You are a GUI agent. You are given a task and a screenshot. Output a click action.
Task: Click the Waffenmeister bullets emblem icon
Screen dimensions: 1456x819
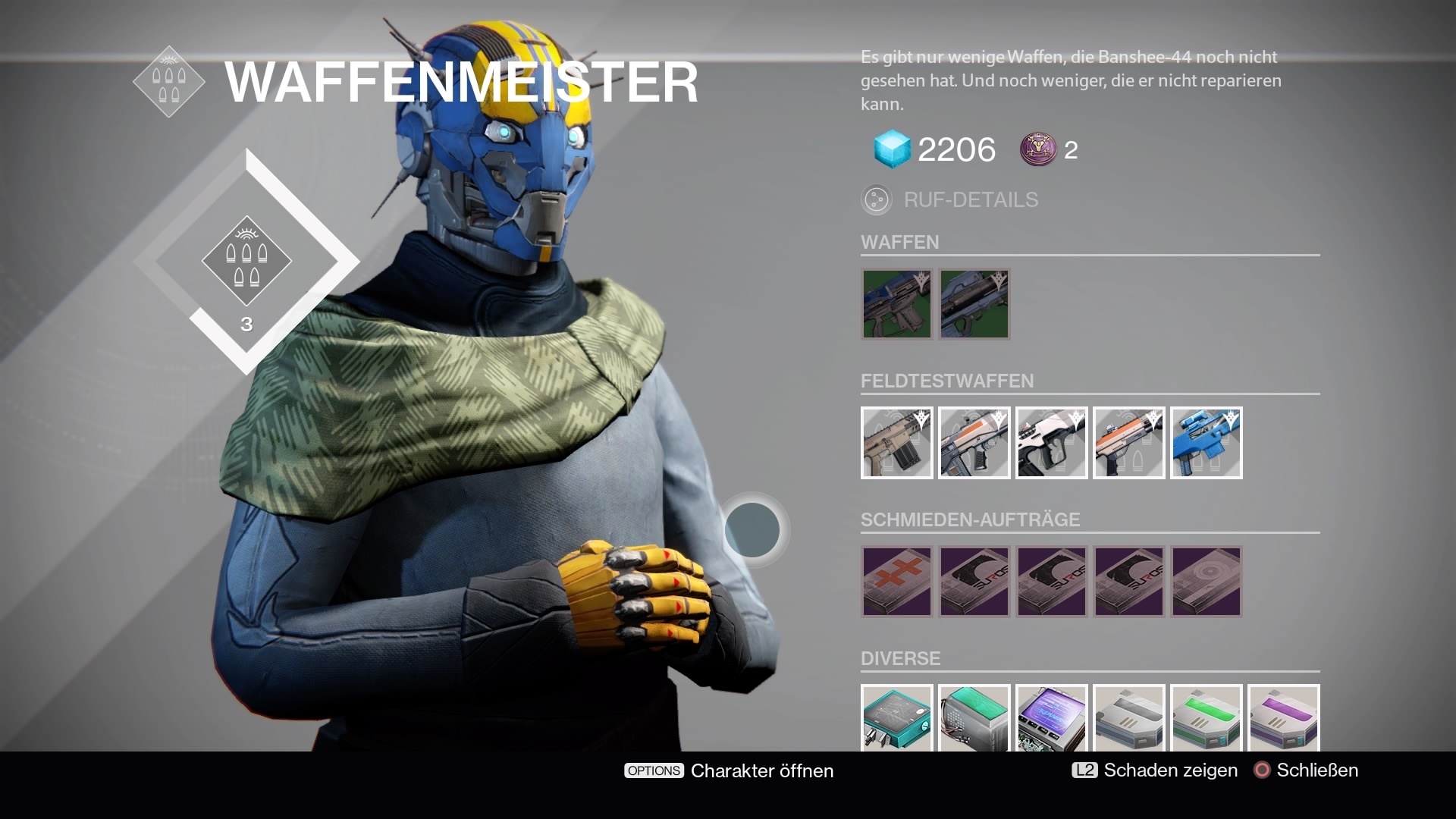click(168, 80)
